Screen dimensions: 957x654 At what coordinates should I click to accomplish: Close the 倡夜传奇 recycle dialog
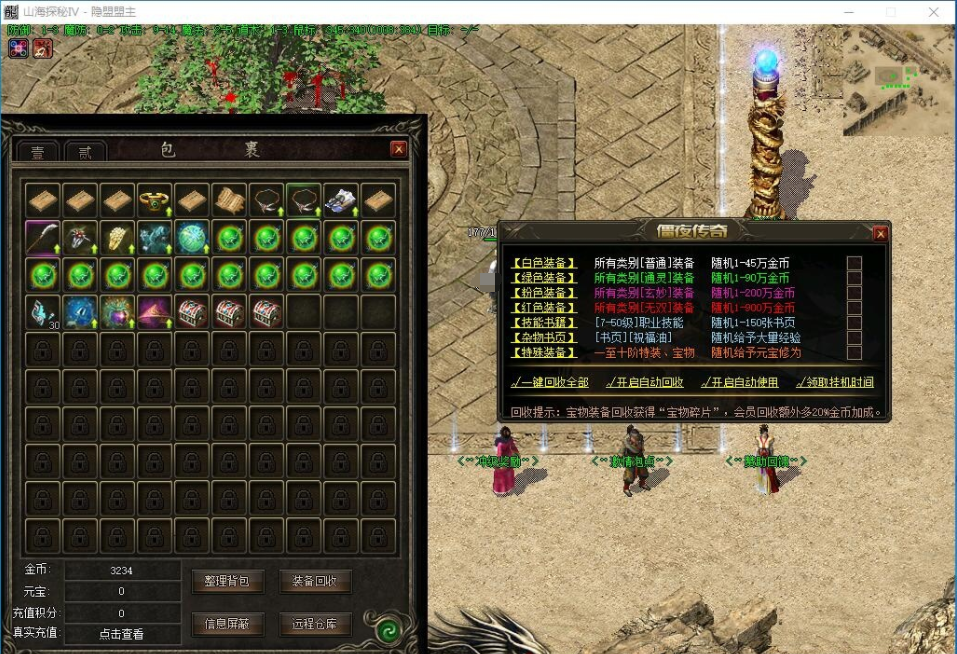pyautogui.click(x=880, y=233)
